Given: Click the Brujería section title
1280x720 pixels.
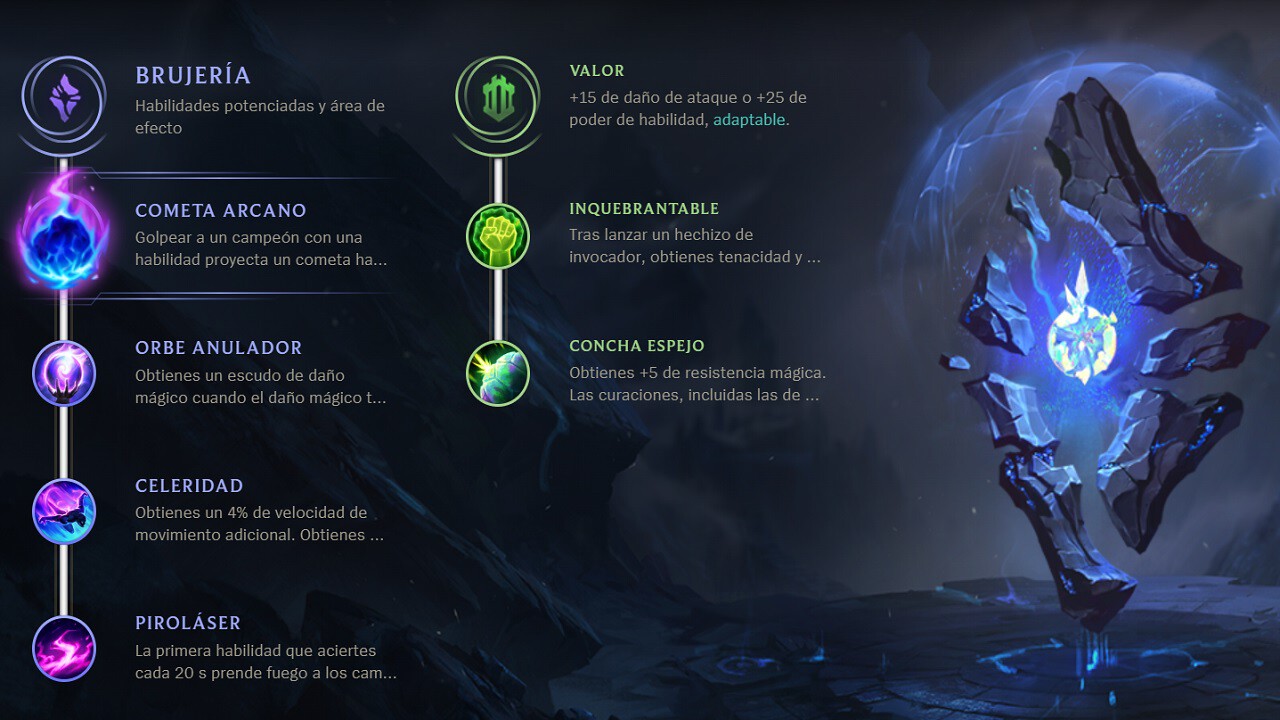Looking at the screenshot, I should pos(194,75).
